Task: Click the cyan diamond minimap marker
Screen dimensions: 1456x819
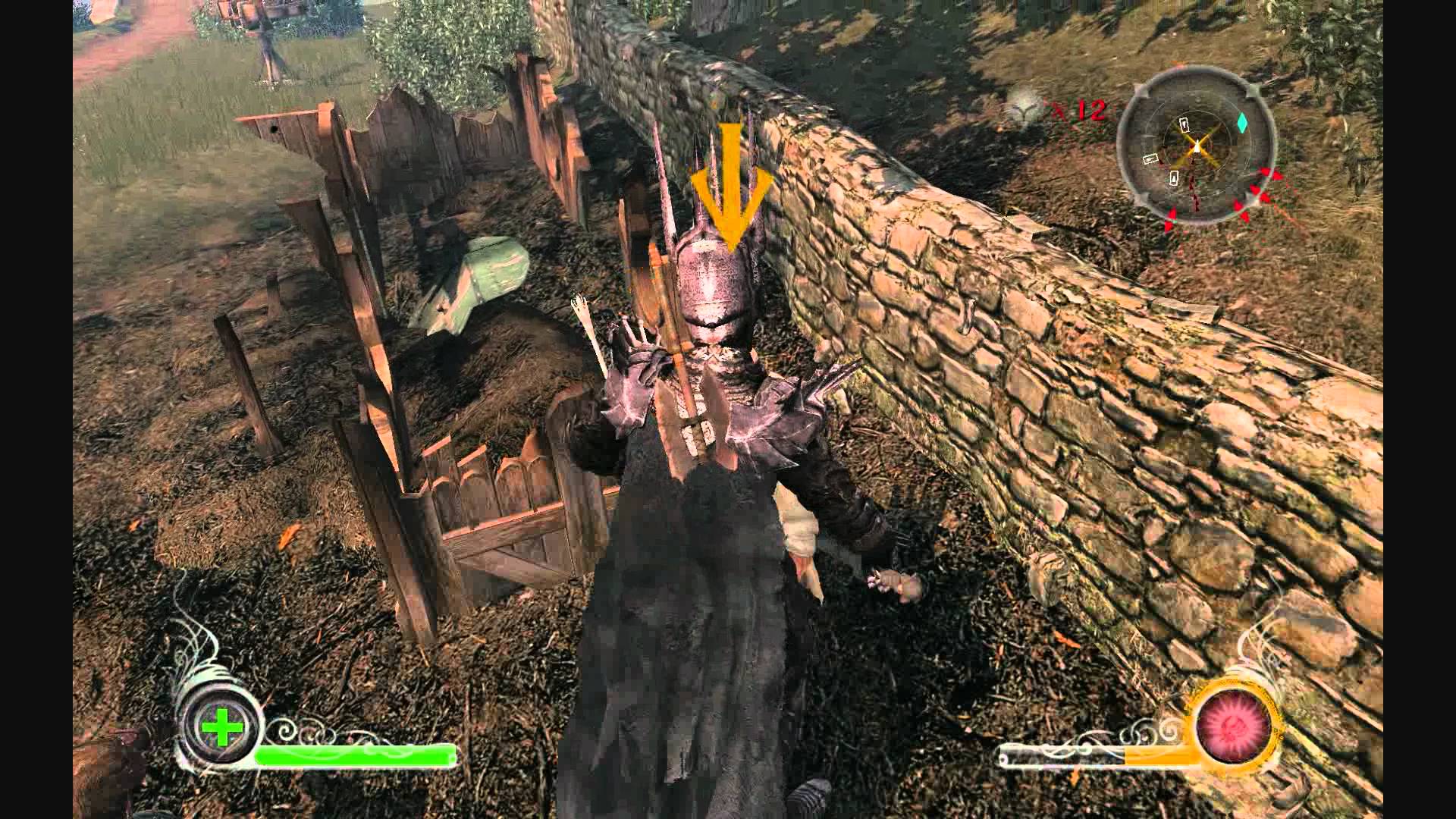Action: 1242,124
